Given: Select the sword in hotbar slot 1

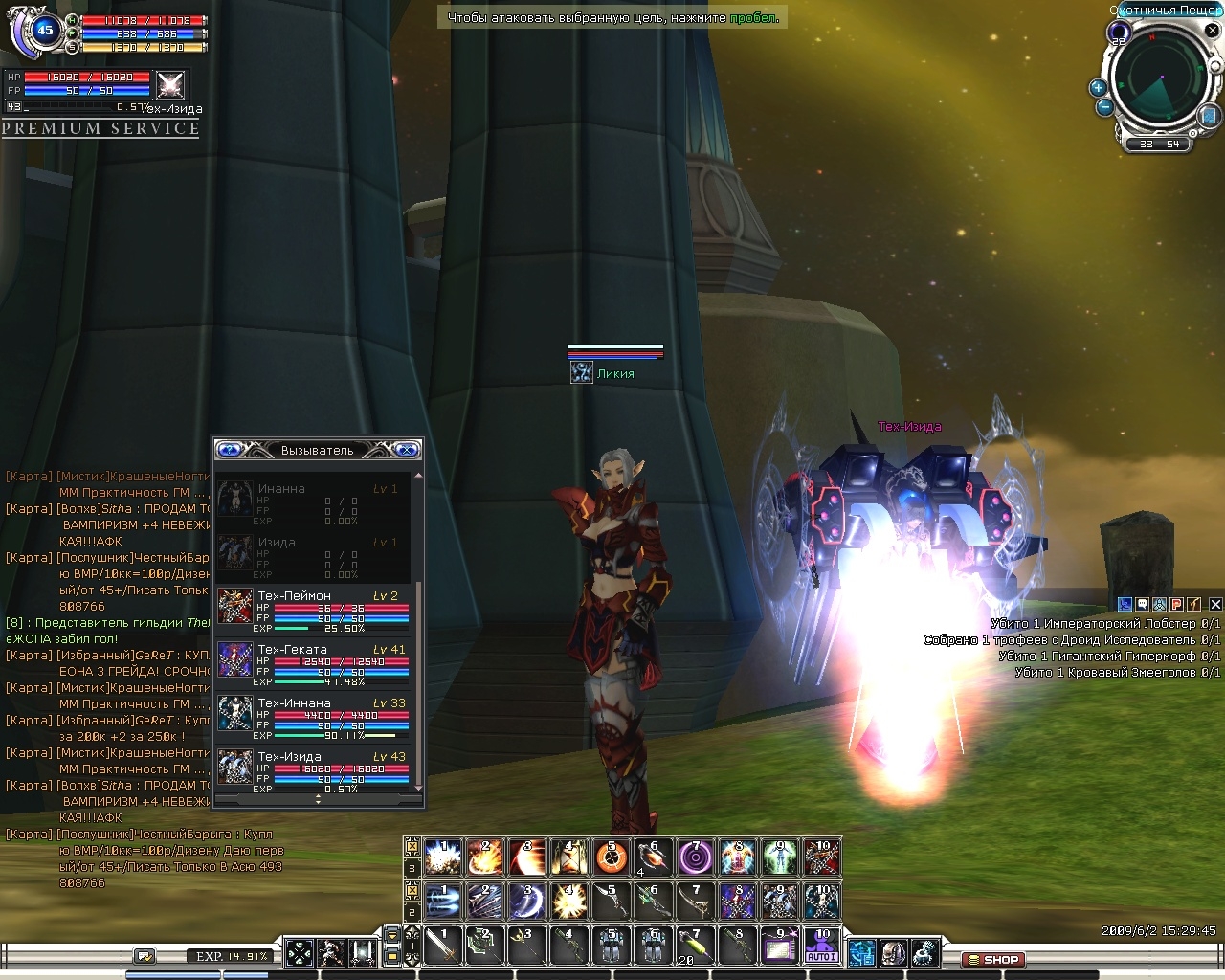Looking at the screenshot, I should coord(443,946).
